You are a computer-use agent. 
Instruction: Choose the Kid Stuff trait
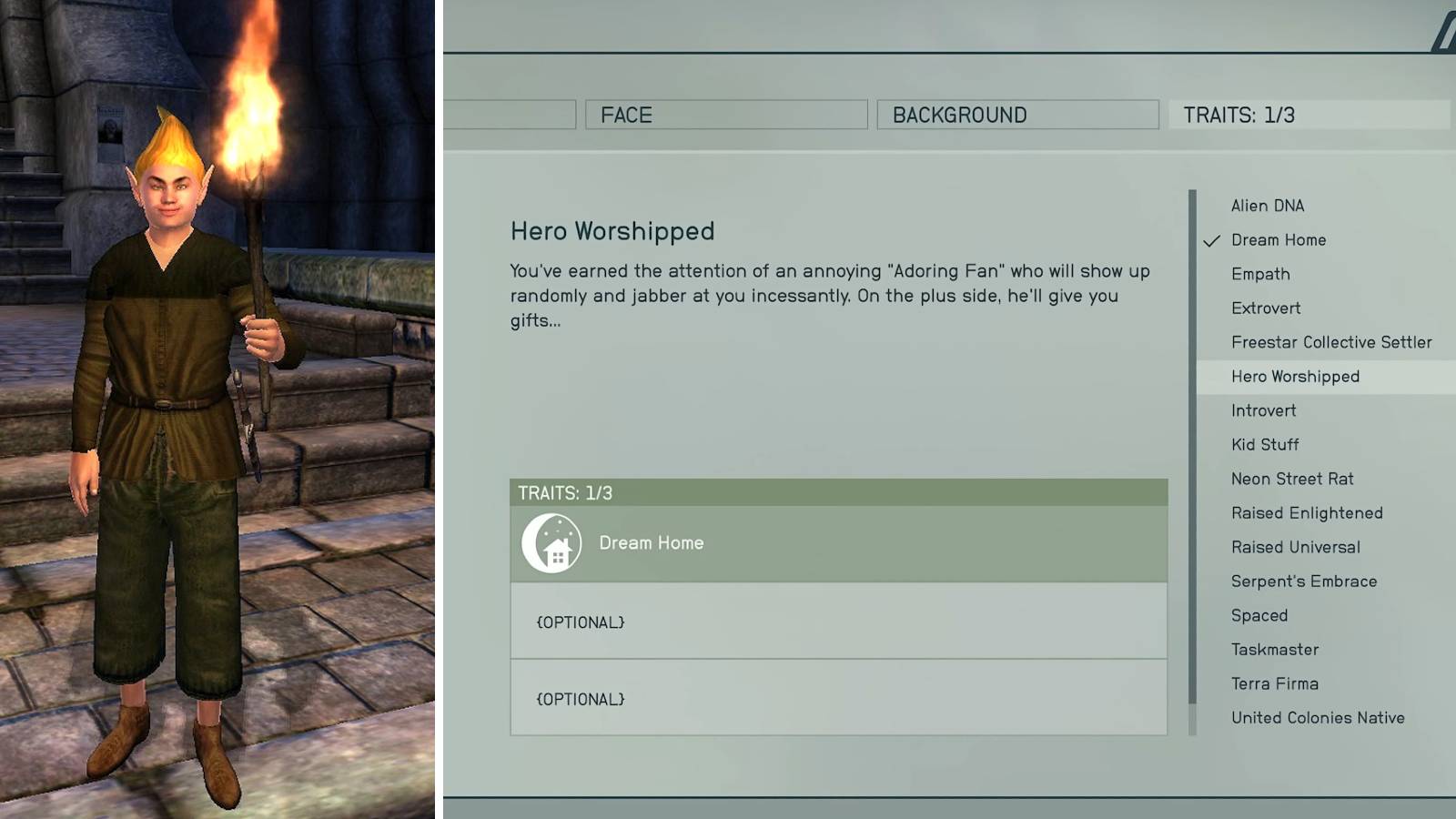click(1263, 444)
